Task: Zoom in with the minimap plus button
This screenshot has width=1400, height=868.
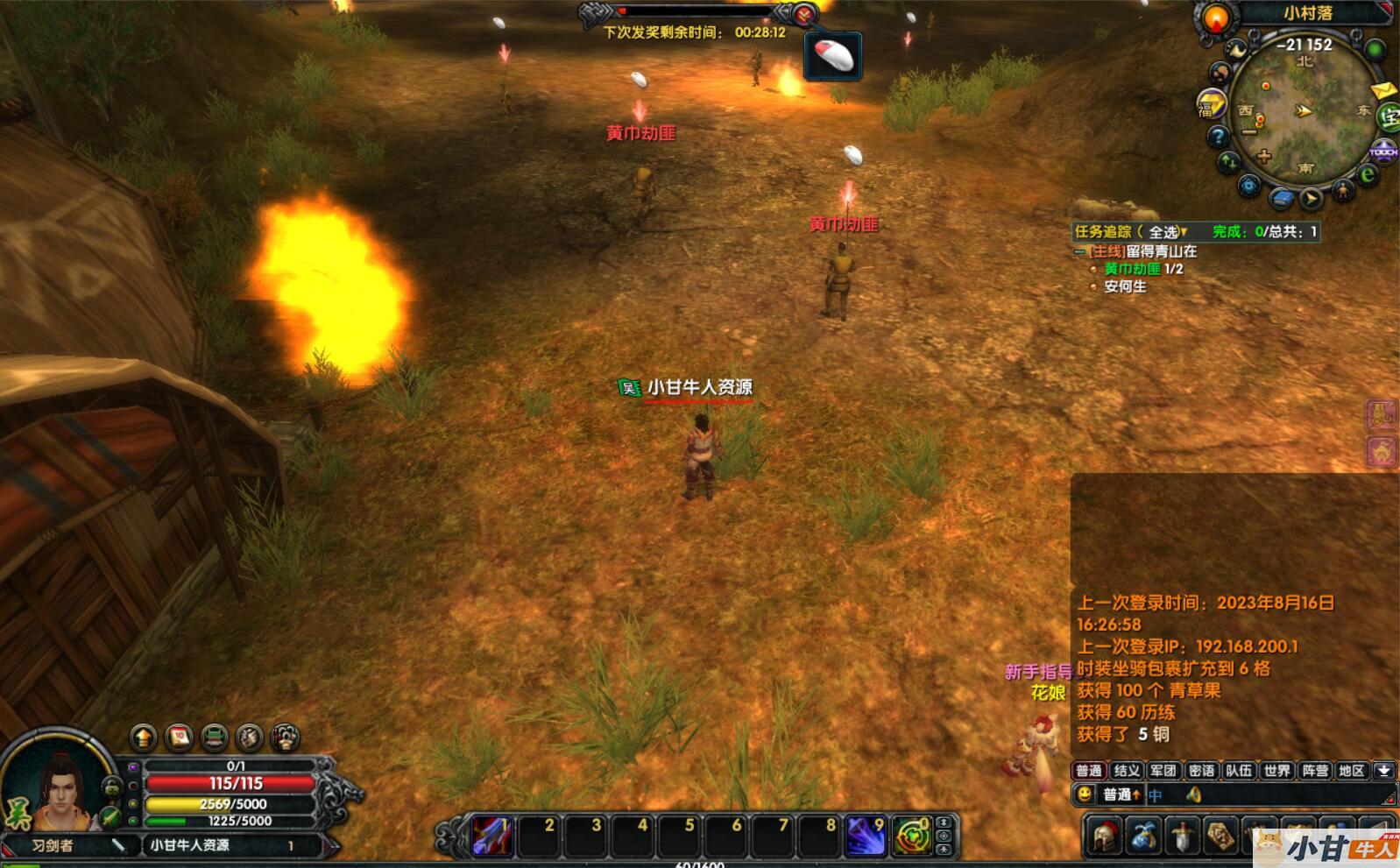Action: [x=1264, y=157]
